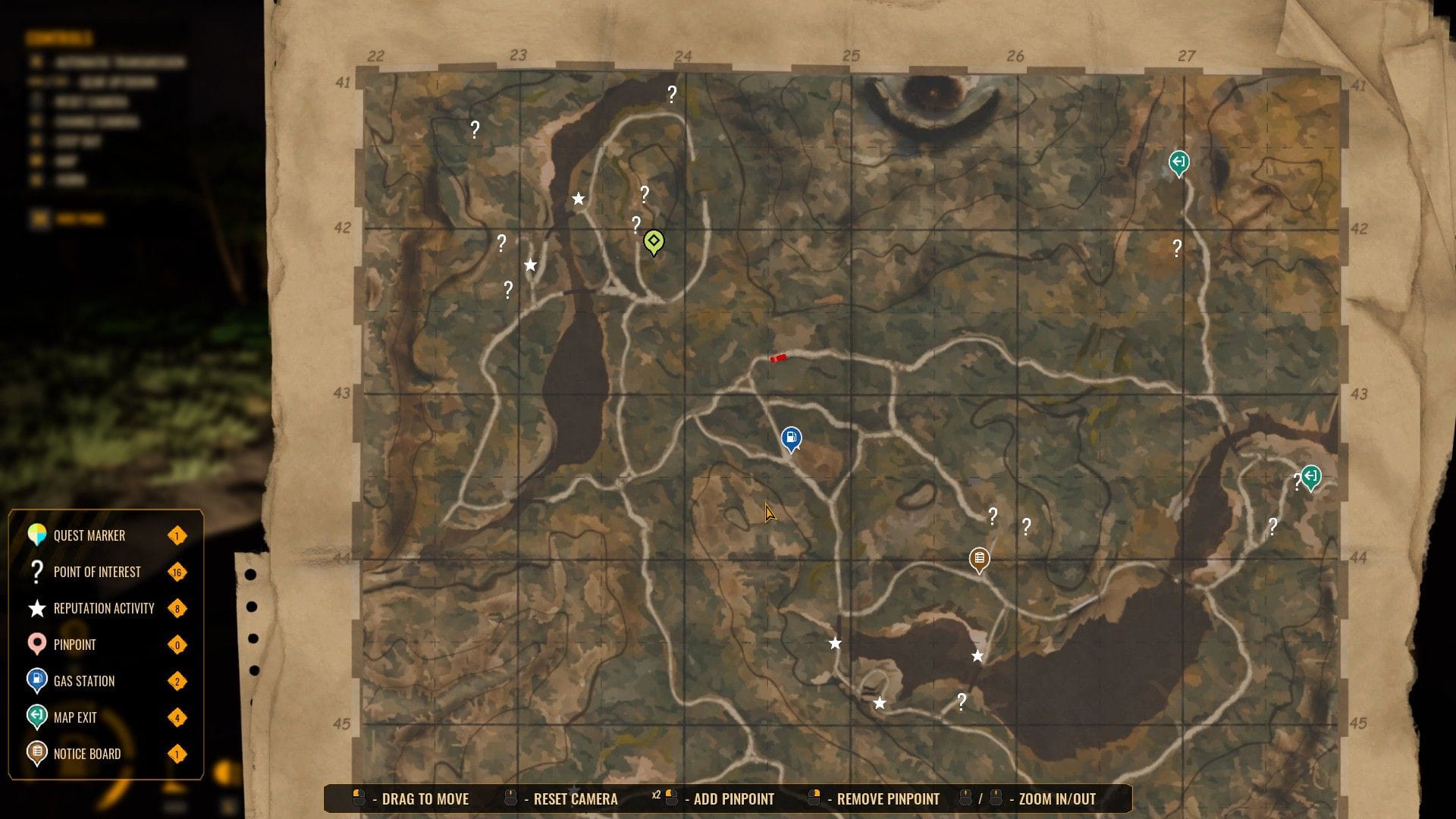Toggle the Quest Marker legend entry
The width and height of the screenshot is (1456, 819).
click(x=89, y=535)
